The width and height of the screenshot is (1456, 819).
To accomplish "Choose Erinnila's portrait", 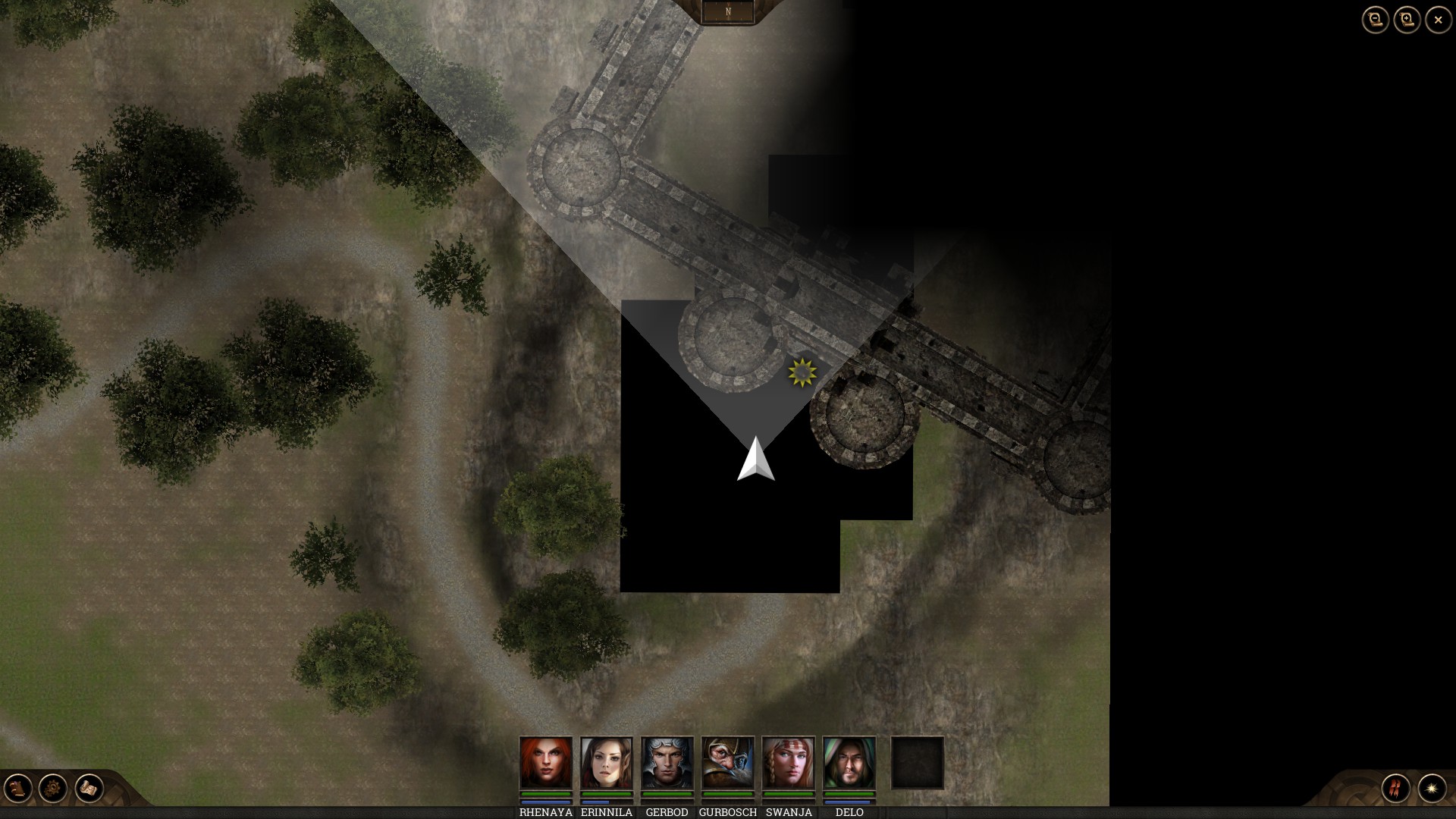I will point(607,763).
